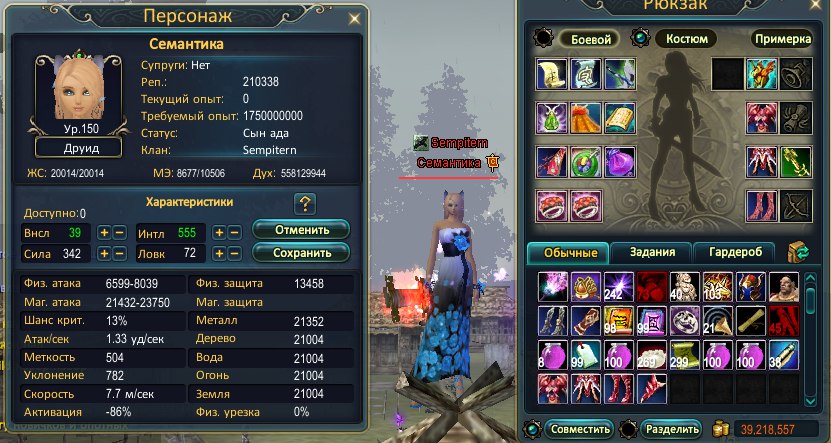Open the question mark help for stats
Viewport: 831px width, 443px height.
[x=305, y=205]
